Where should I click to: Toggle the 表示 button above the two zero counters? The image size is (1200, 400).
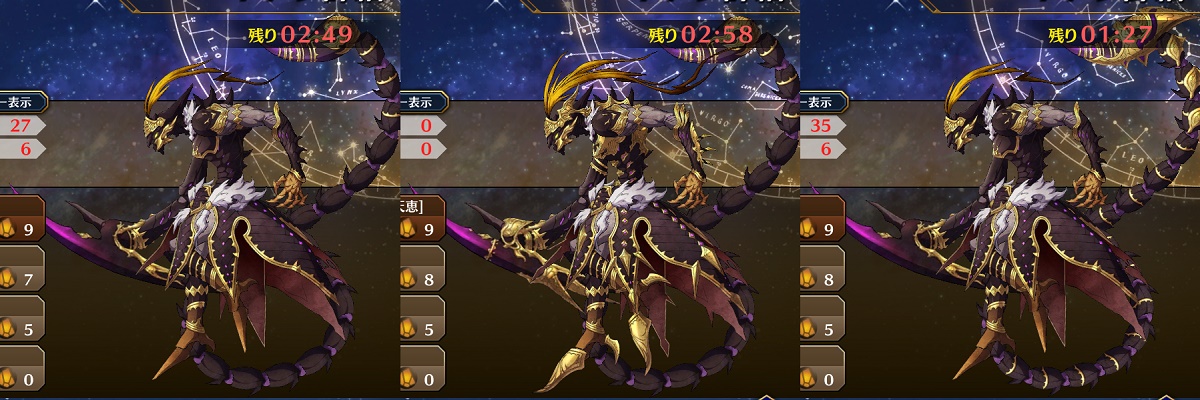[x=423, y=101]
